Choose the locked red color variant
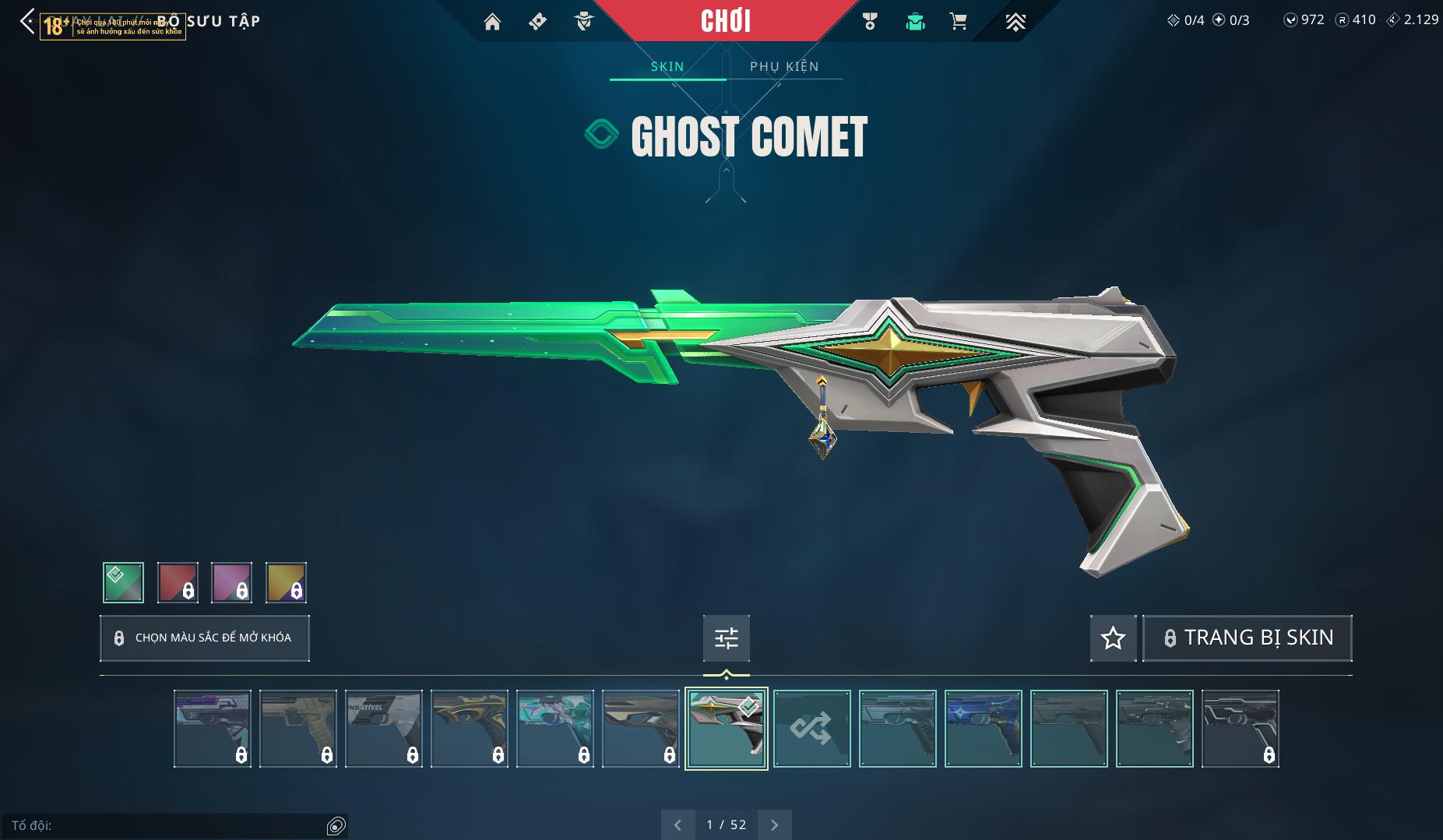 point(178,582)
